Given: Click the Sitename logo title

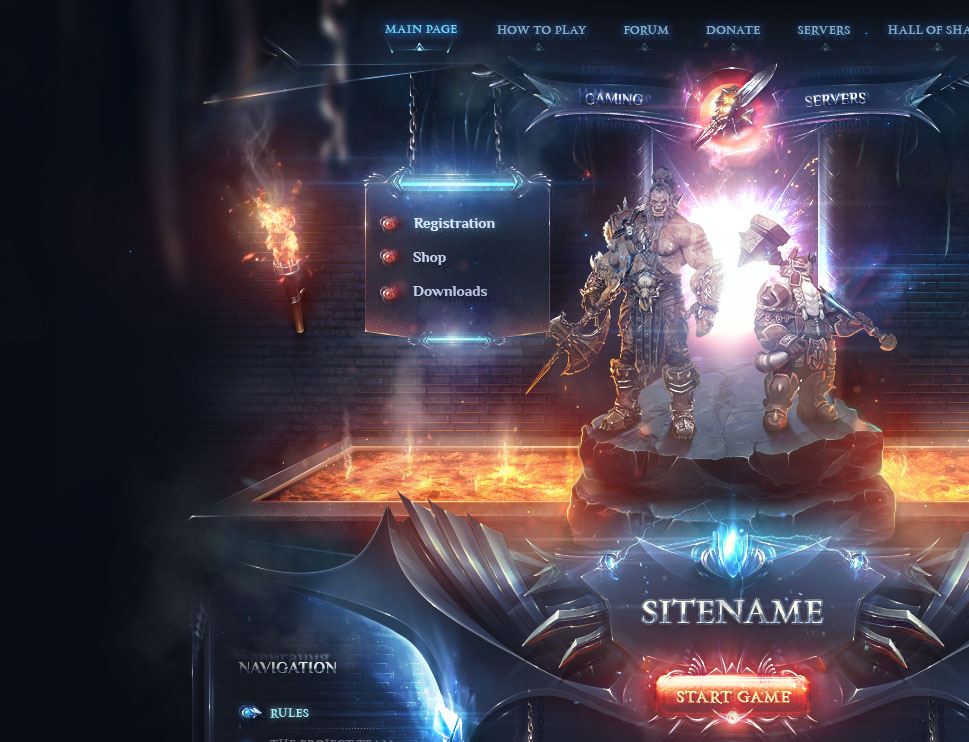Looking at the screenshot, I should pos(732,612).
